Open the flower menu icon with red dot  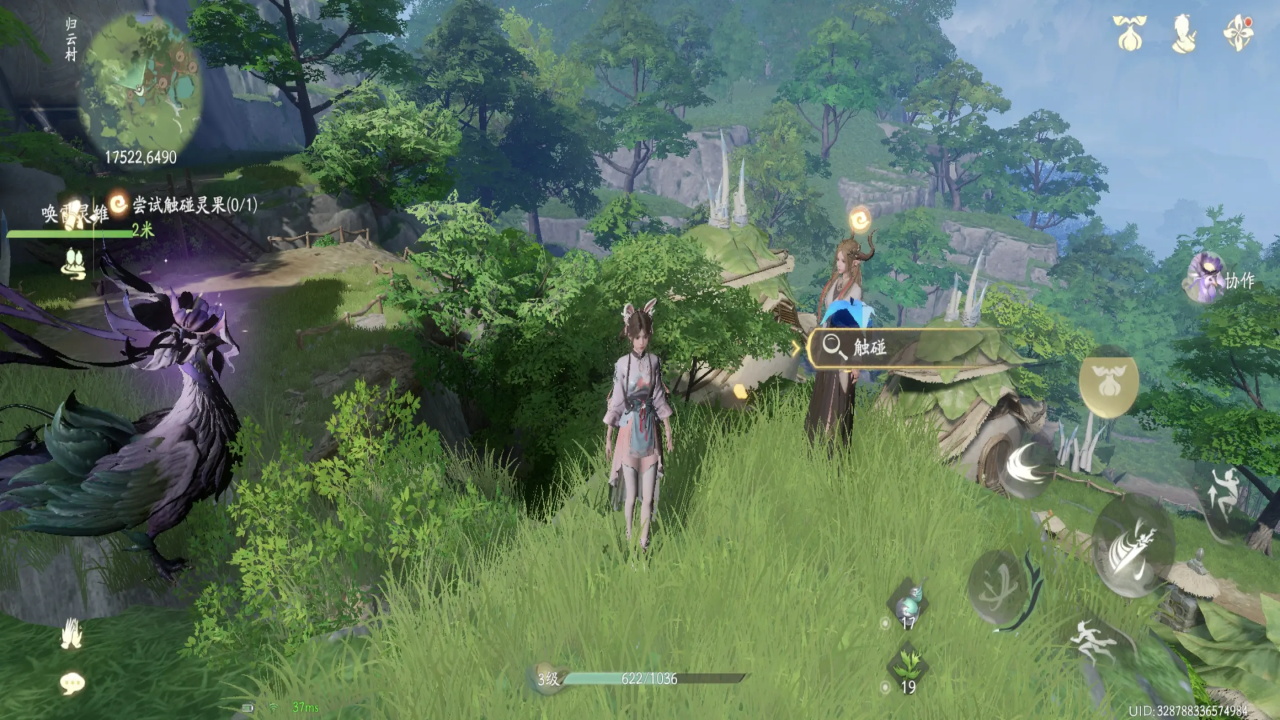pyautogui.click(x=1239, y=33)
